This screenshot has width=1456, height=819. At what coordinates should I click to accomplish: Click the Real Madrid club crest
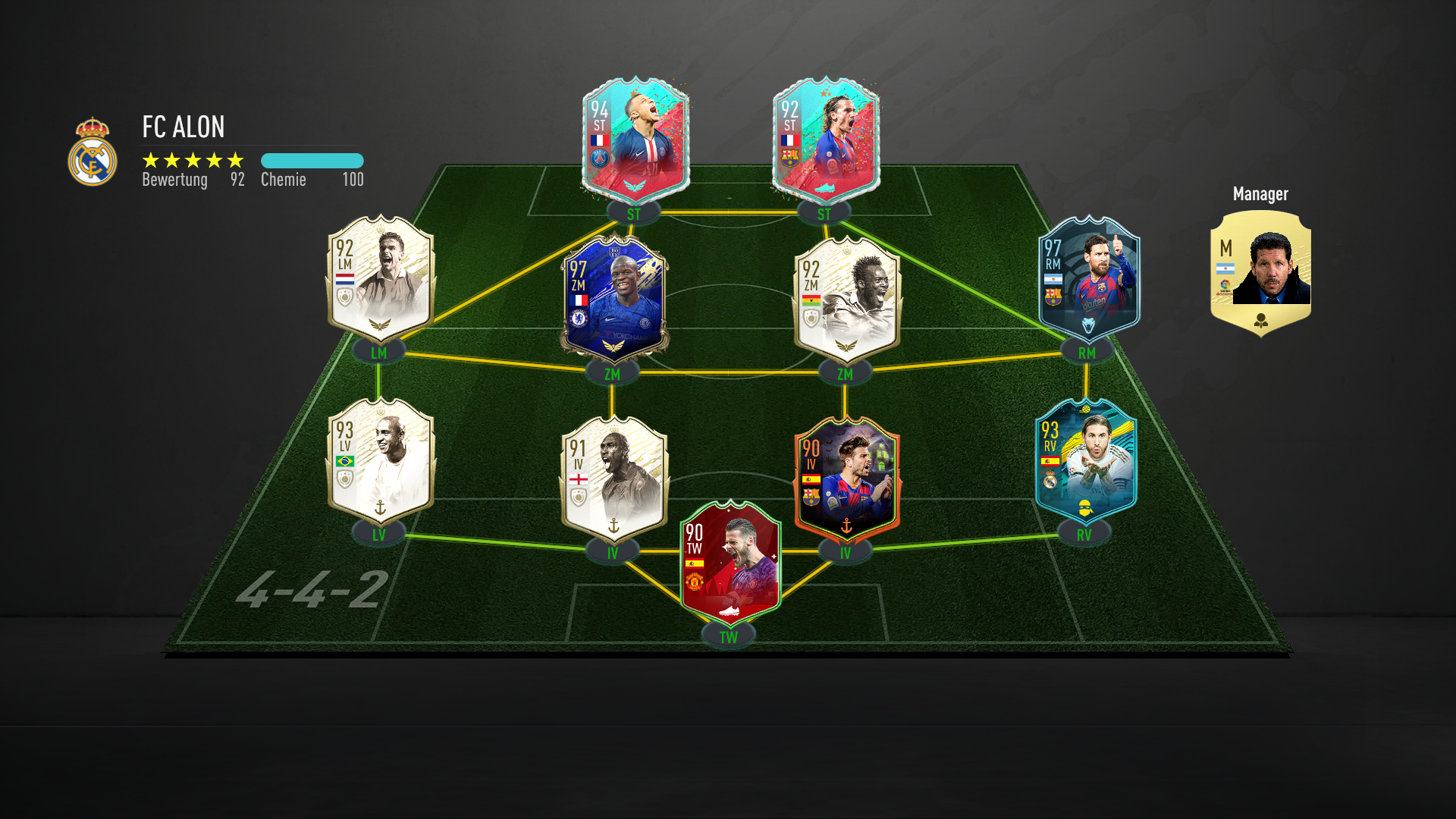[x=93, y=152]
